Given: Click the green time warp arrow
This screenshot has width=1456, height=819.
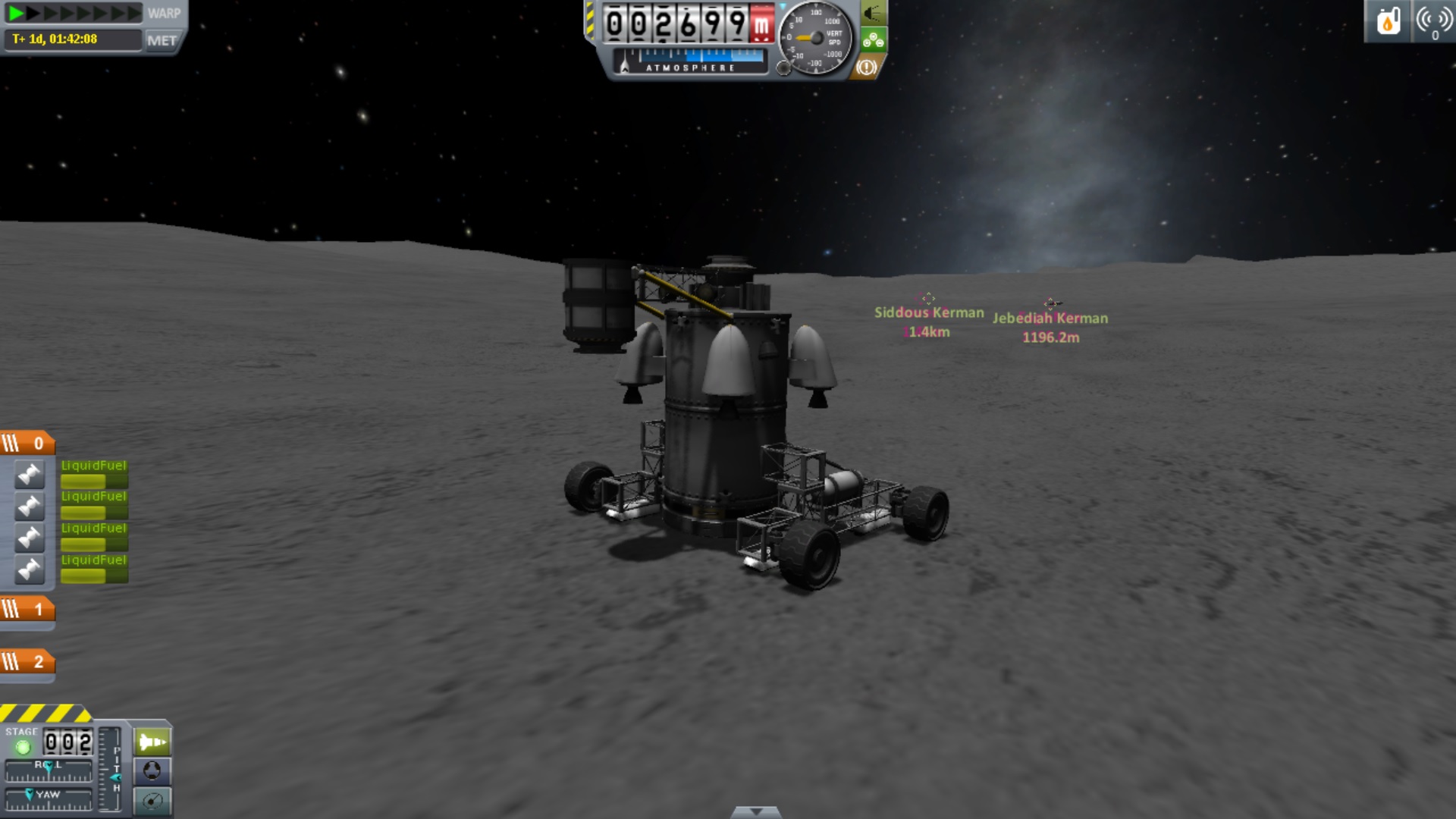Looking at the screenshot, I should (15, 13).
